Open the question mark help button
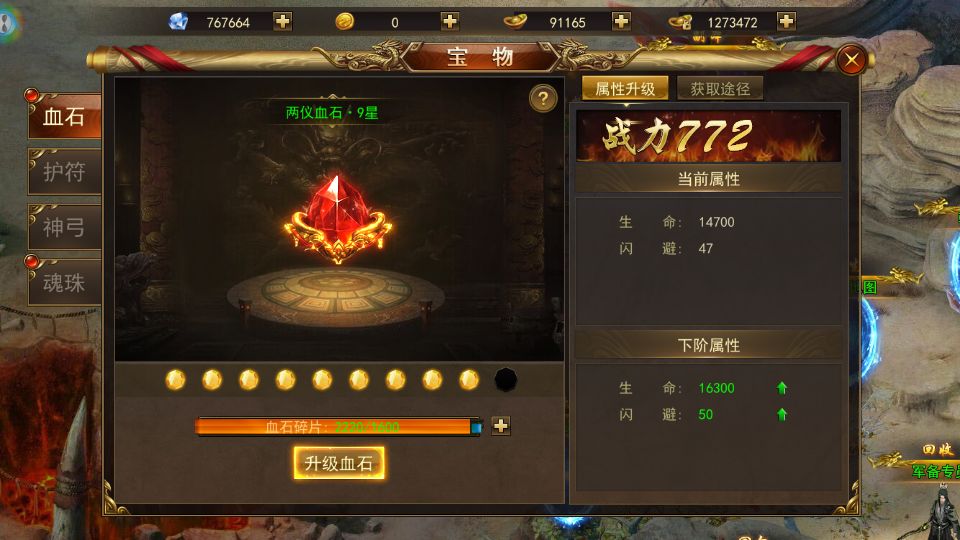960x540 pixels. [x=543, y=98]
